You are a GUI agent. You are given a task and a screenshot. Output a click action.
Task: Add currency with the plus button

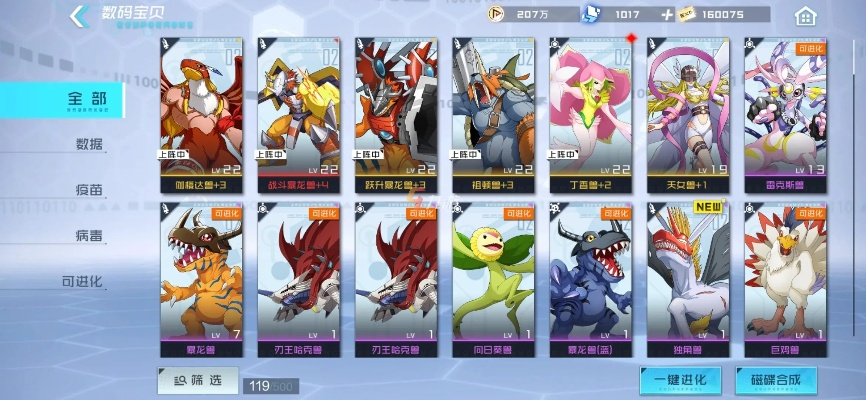click(667, 15)
